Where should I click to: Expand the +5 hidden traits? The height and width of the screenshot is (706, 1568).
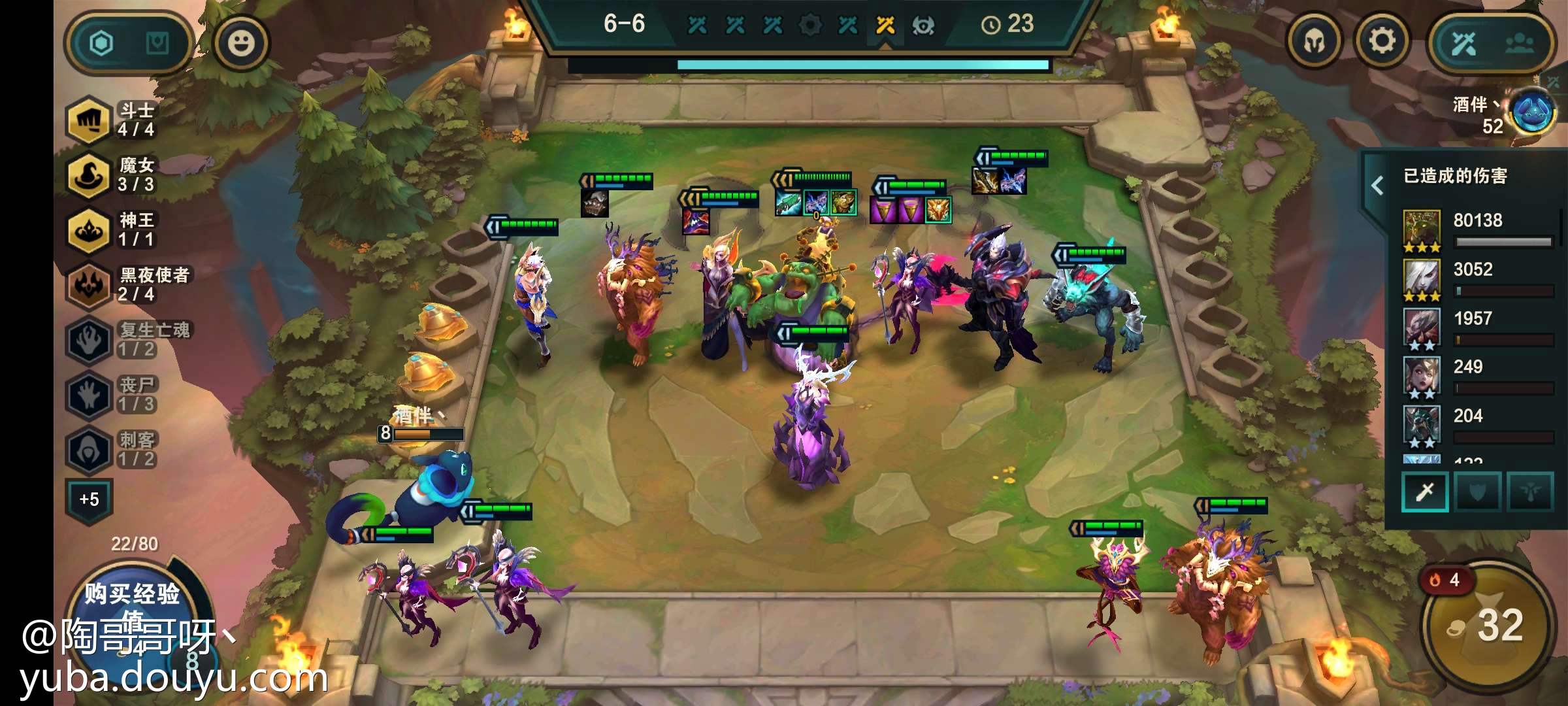point(90,499)
